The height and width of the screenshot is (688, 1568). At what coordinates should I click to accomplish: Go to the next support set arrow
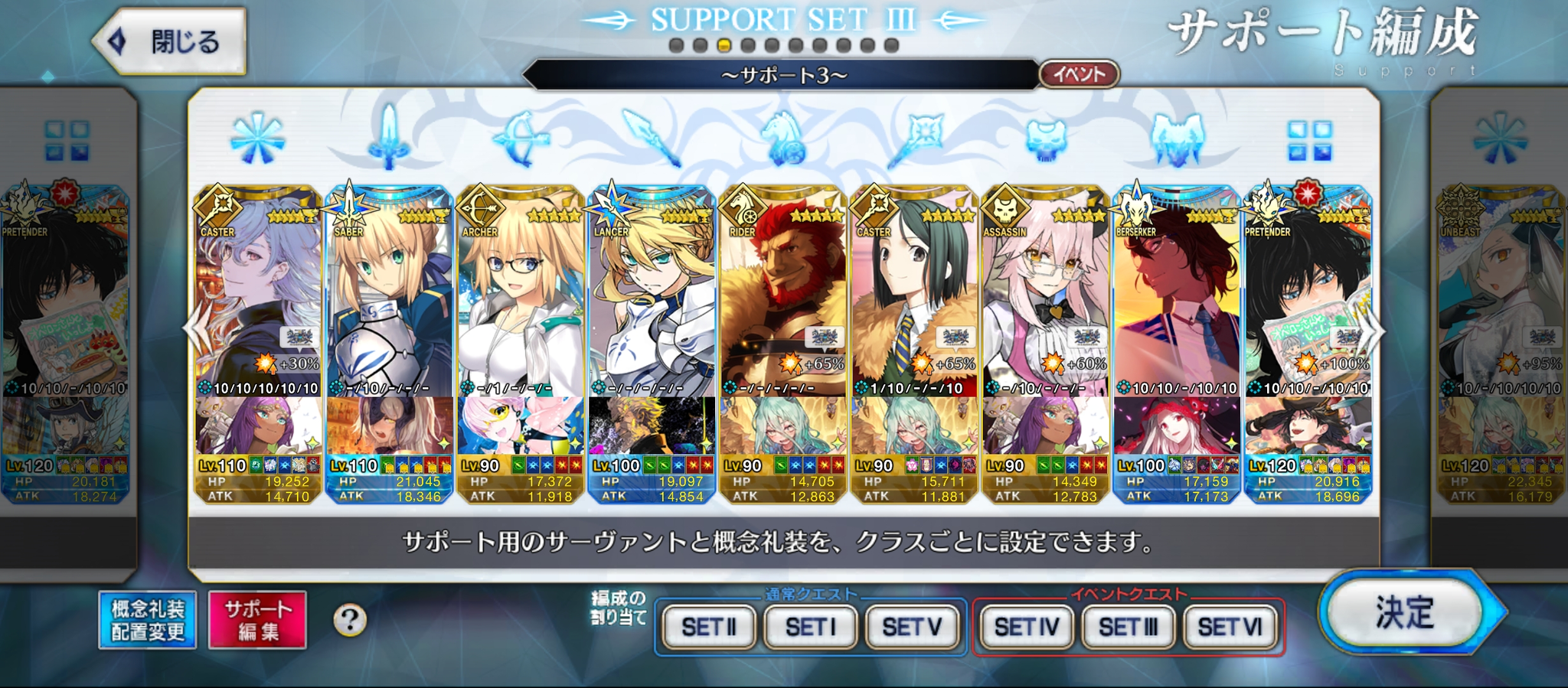click(1373, 331)
